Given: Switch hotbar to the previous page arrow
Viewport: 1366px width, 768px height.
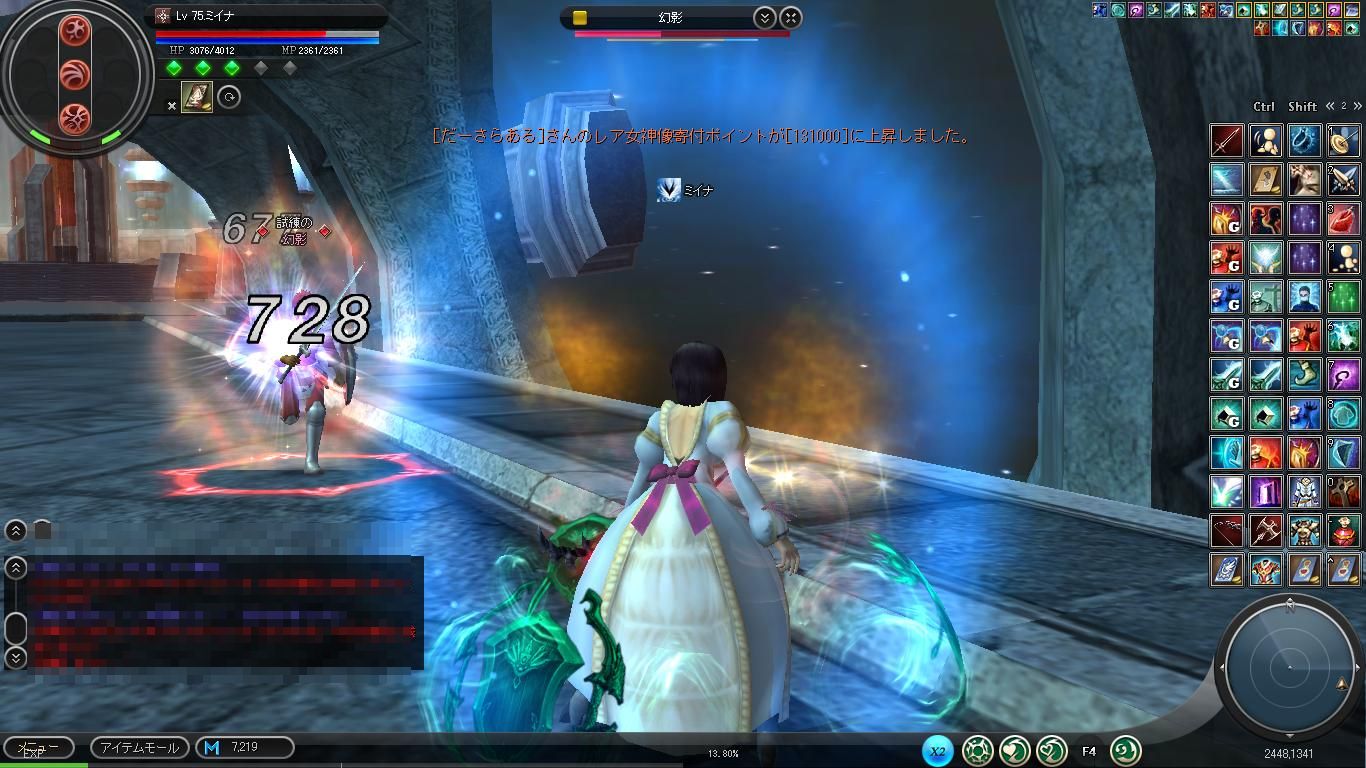Looking at the screenshot, I should [x=1331, y=106].
